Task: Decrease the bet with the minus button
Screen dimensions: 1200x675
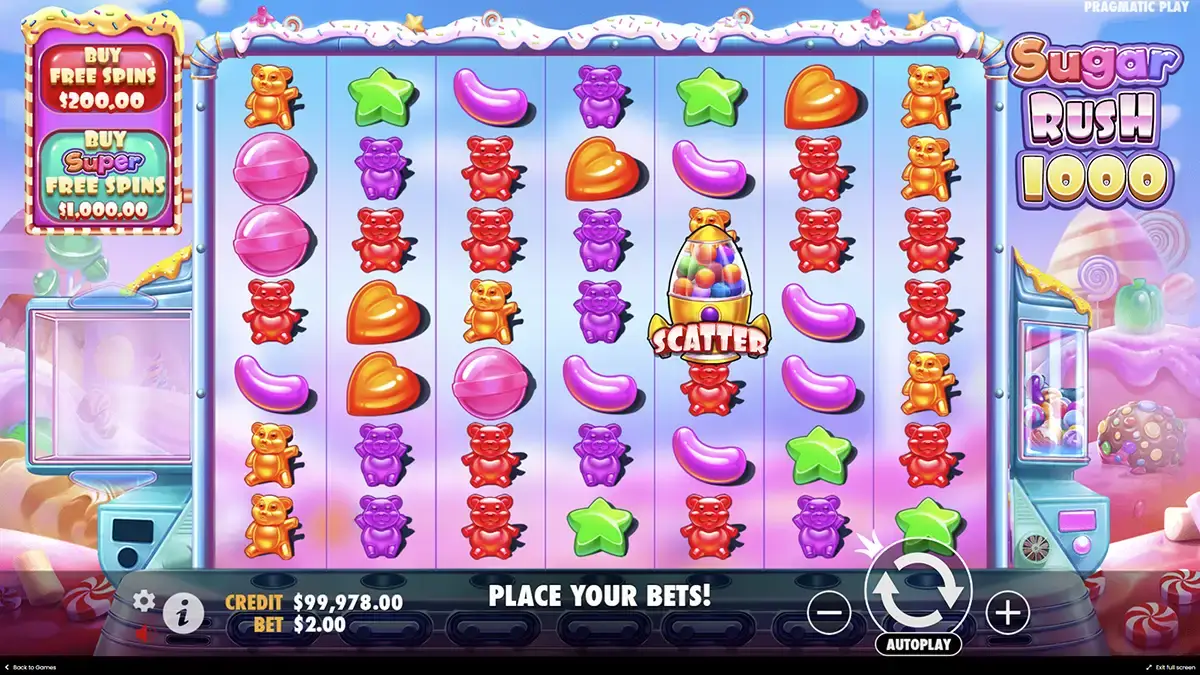Action: point(829,612)
